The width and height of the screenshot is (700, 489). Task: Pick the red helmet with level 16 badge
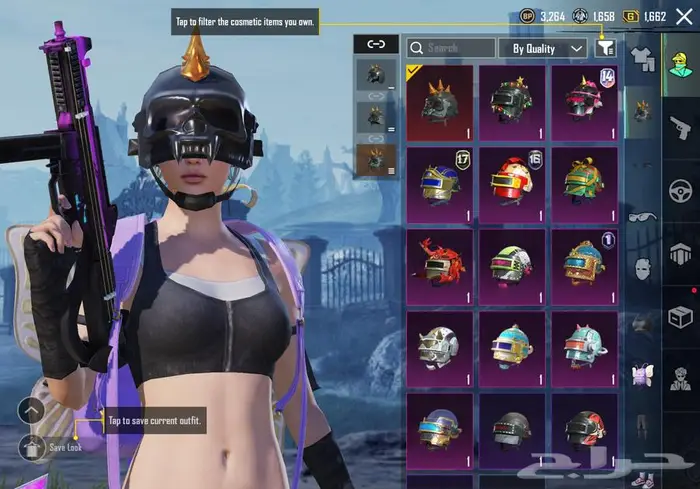point(512,185)
